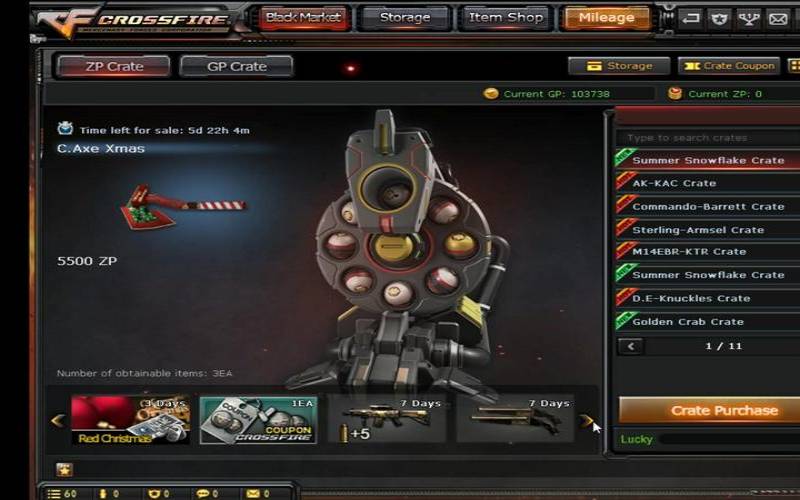Open the Black Market tab
Image resolution: width=800 pixels, height=500 pixels.
coord(304,18)
